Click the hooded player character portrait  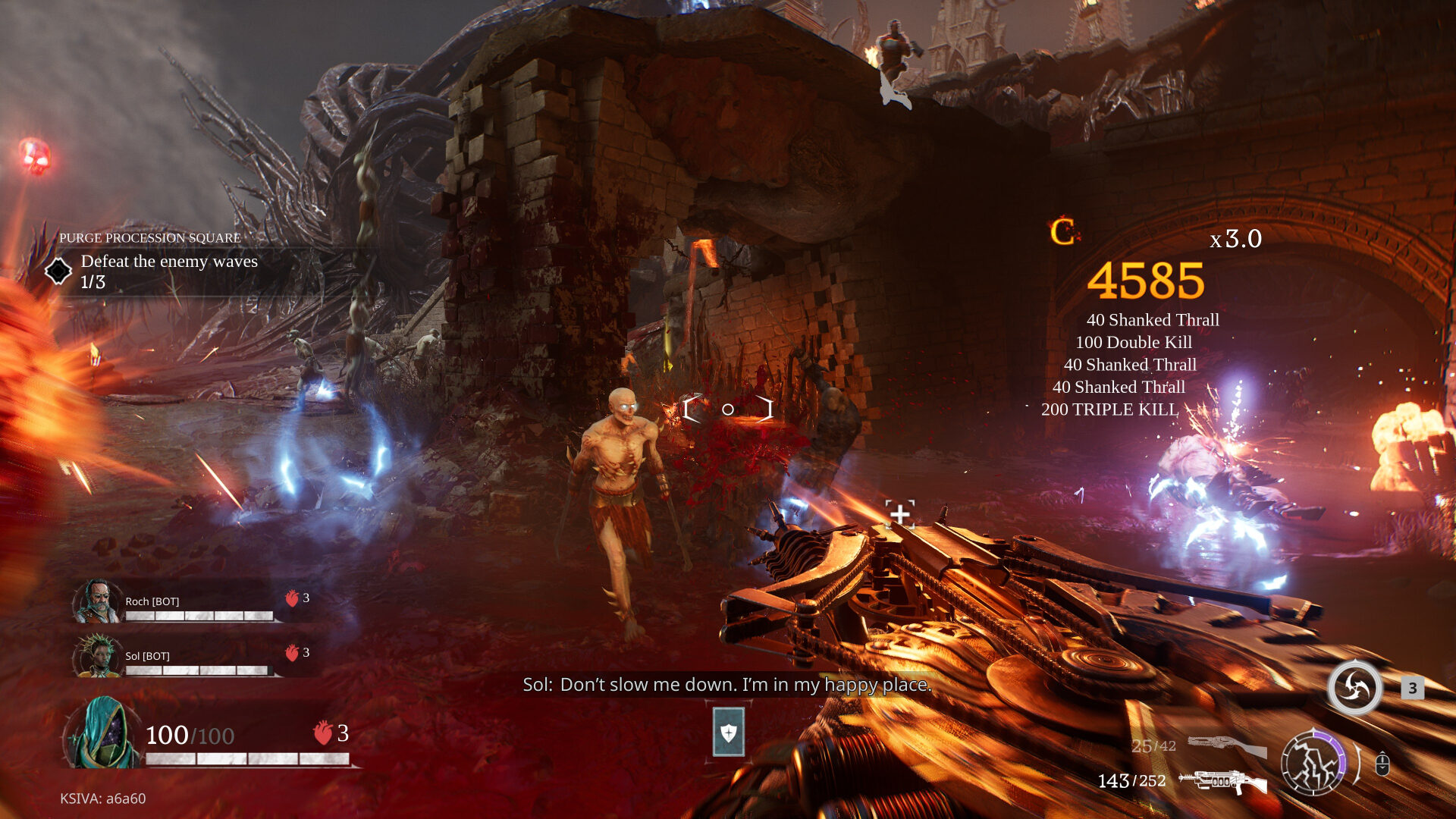click(x=103, y=733)
